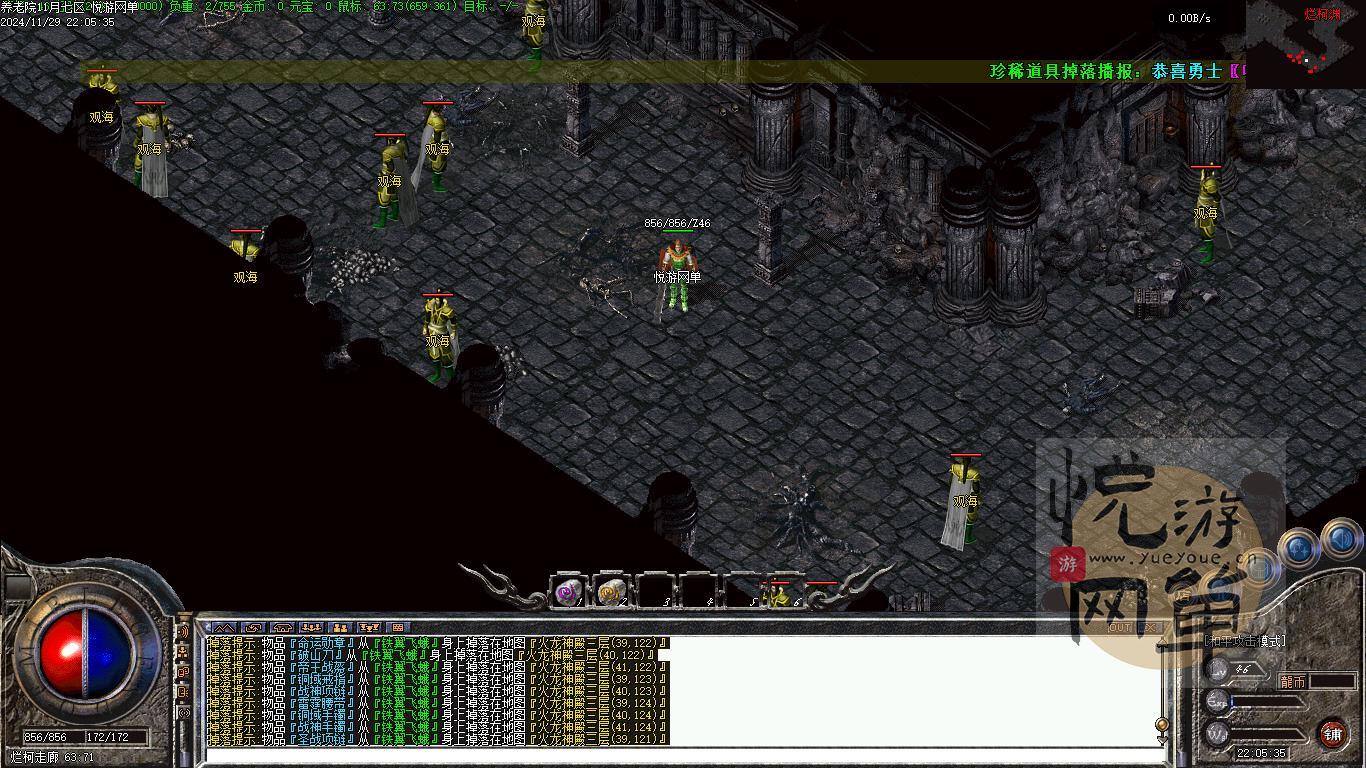This screenshot has height=768, width=1366.
Task: Select the mountain-peaks chat toolbar button
Action: pos(222,628)
